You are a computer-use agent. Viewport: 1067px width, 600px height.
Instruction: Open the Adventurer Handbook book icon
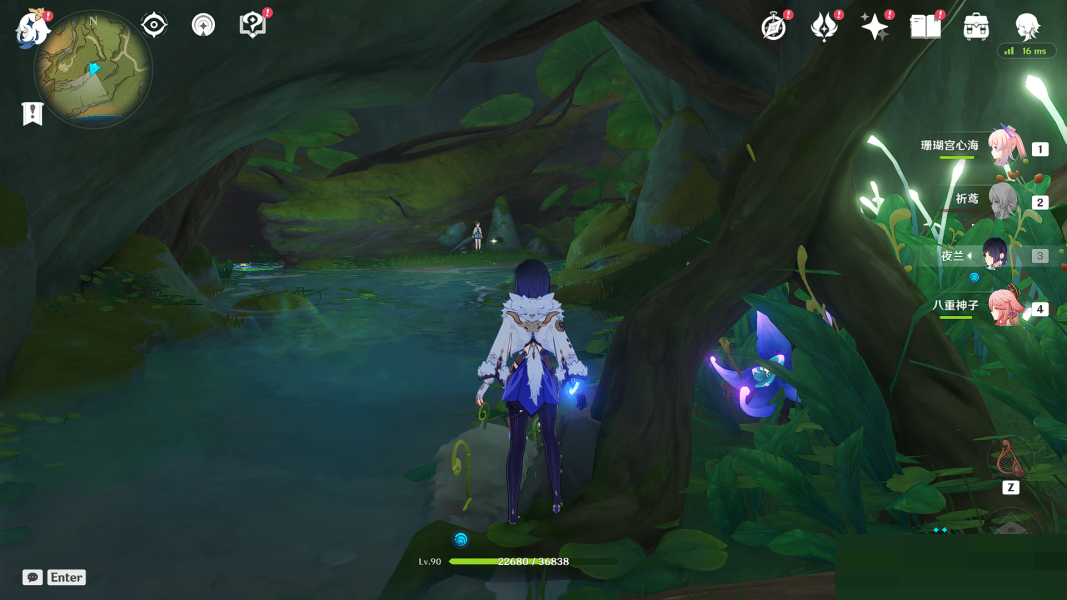[925, 27]
